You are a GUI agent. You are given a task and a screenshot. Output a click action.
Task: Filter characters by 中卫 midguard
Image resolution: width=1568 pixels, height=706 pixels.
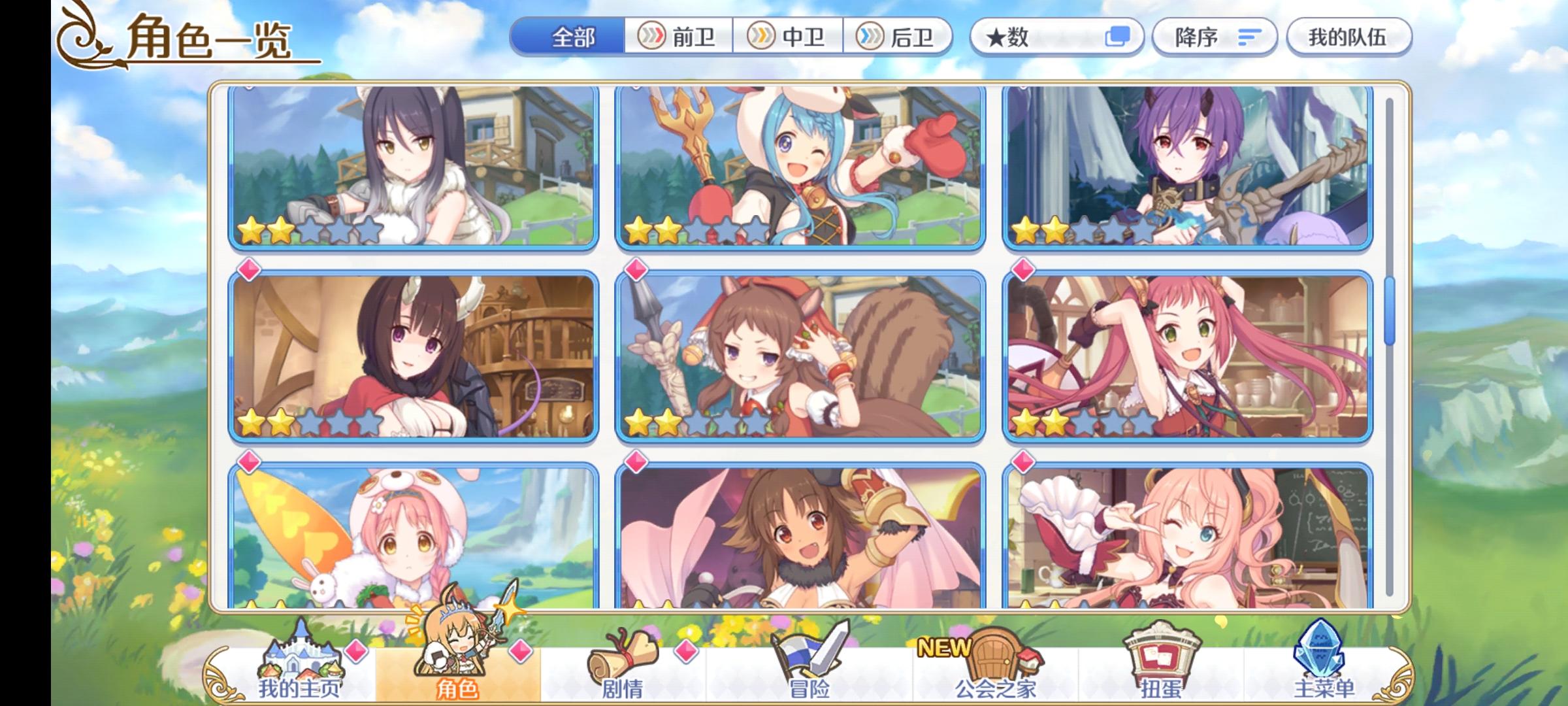(x=791, y=39)
